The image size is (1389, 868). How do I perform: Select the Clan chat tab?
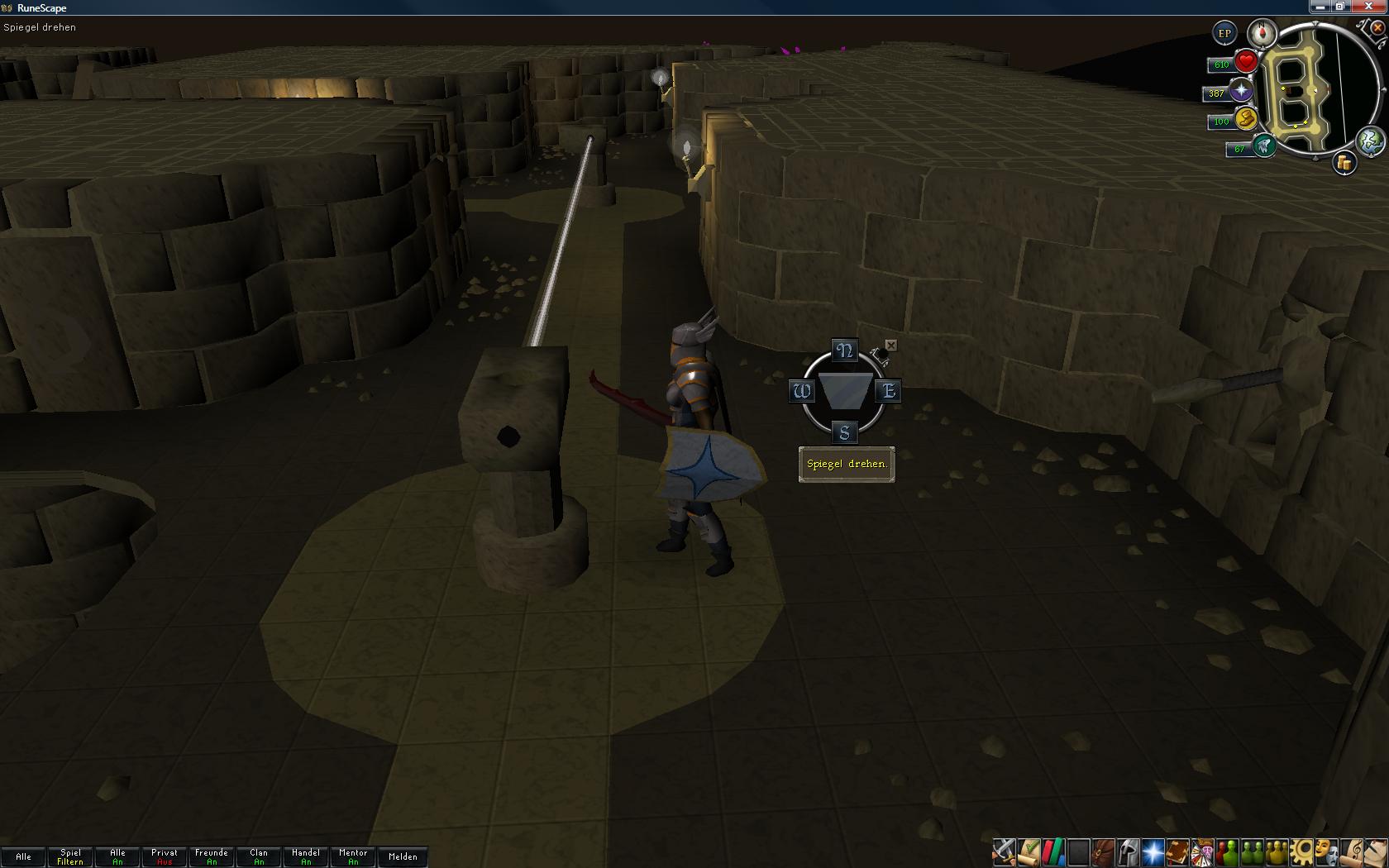coord(259,856)
